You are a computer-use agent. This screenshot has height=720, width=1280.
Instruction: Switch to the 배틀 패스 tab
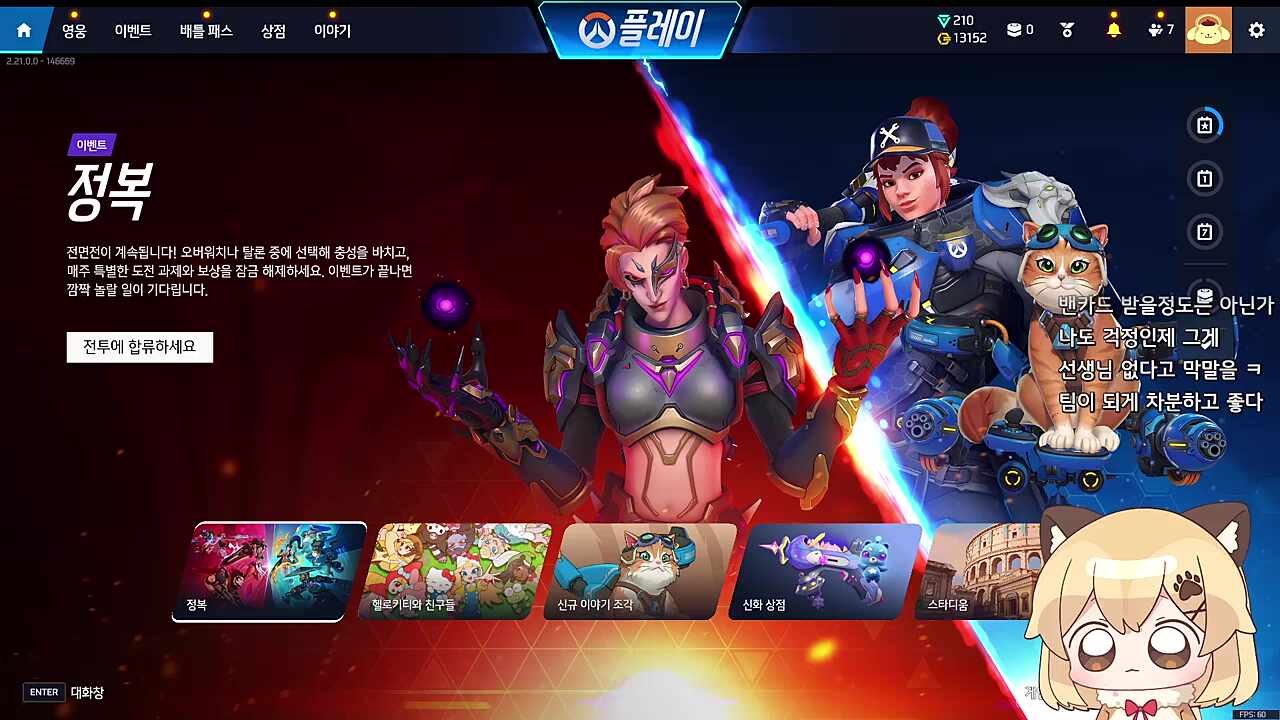tap(206, 30)
